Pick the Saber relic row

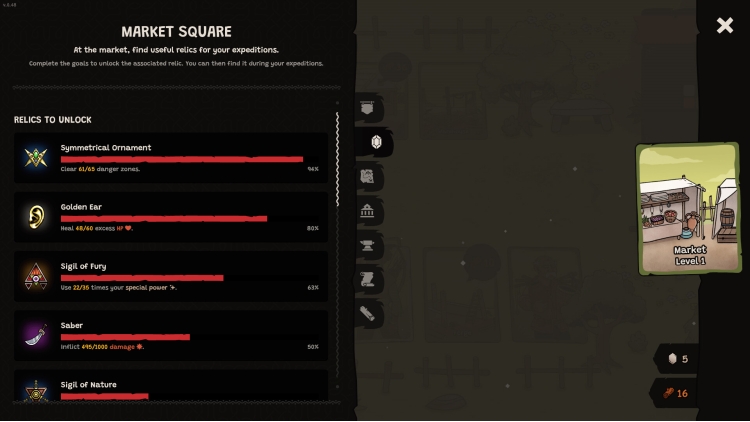tap(171, 335)
